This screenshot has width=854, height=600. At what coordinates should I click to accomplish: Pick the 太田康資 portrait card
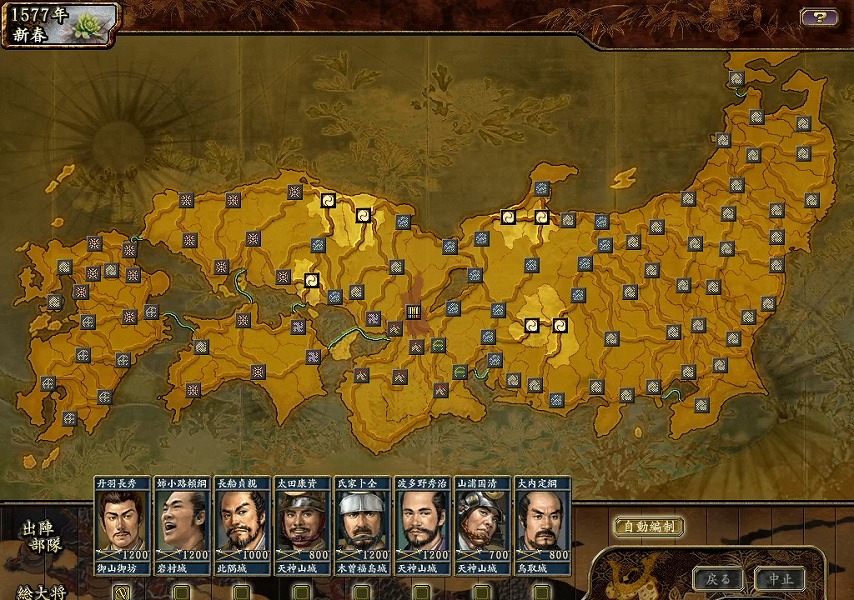pos(302,525)
